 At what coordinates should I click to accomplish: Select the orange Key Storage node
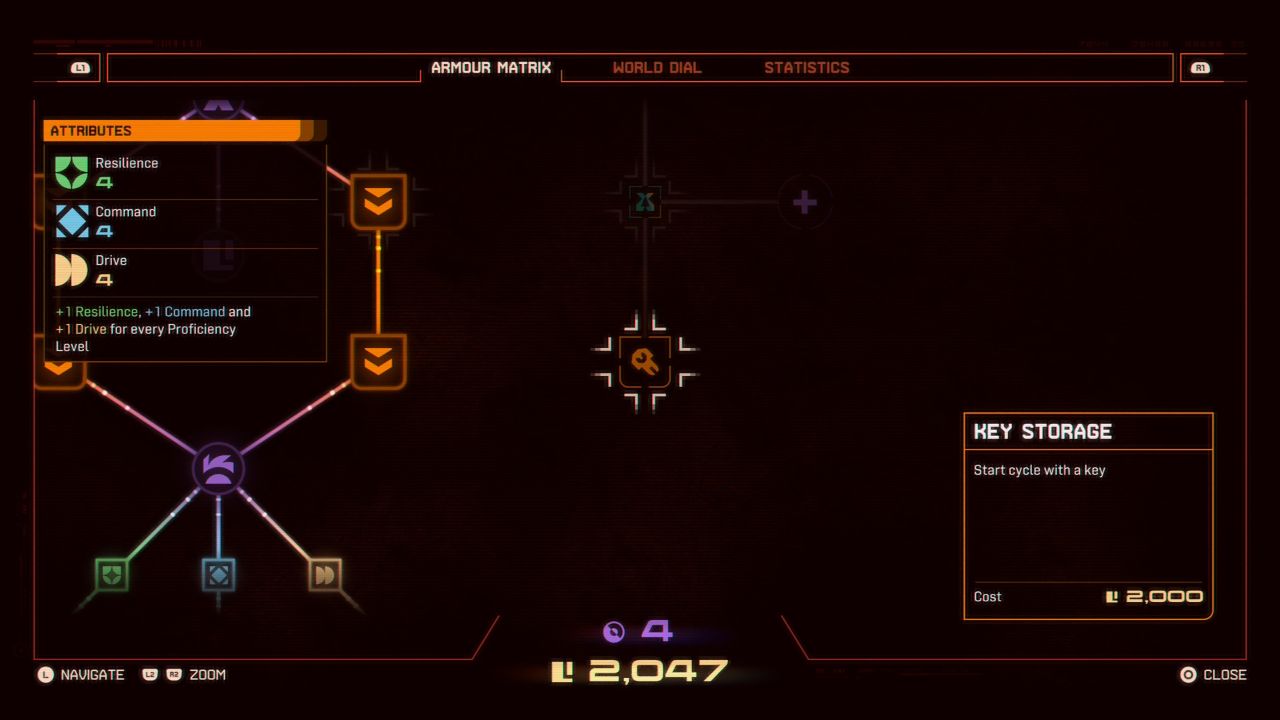644,364
